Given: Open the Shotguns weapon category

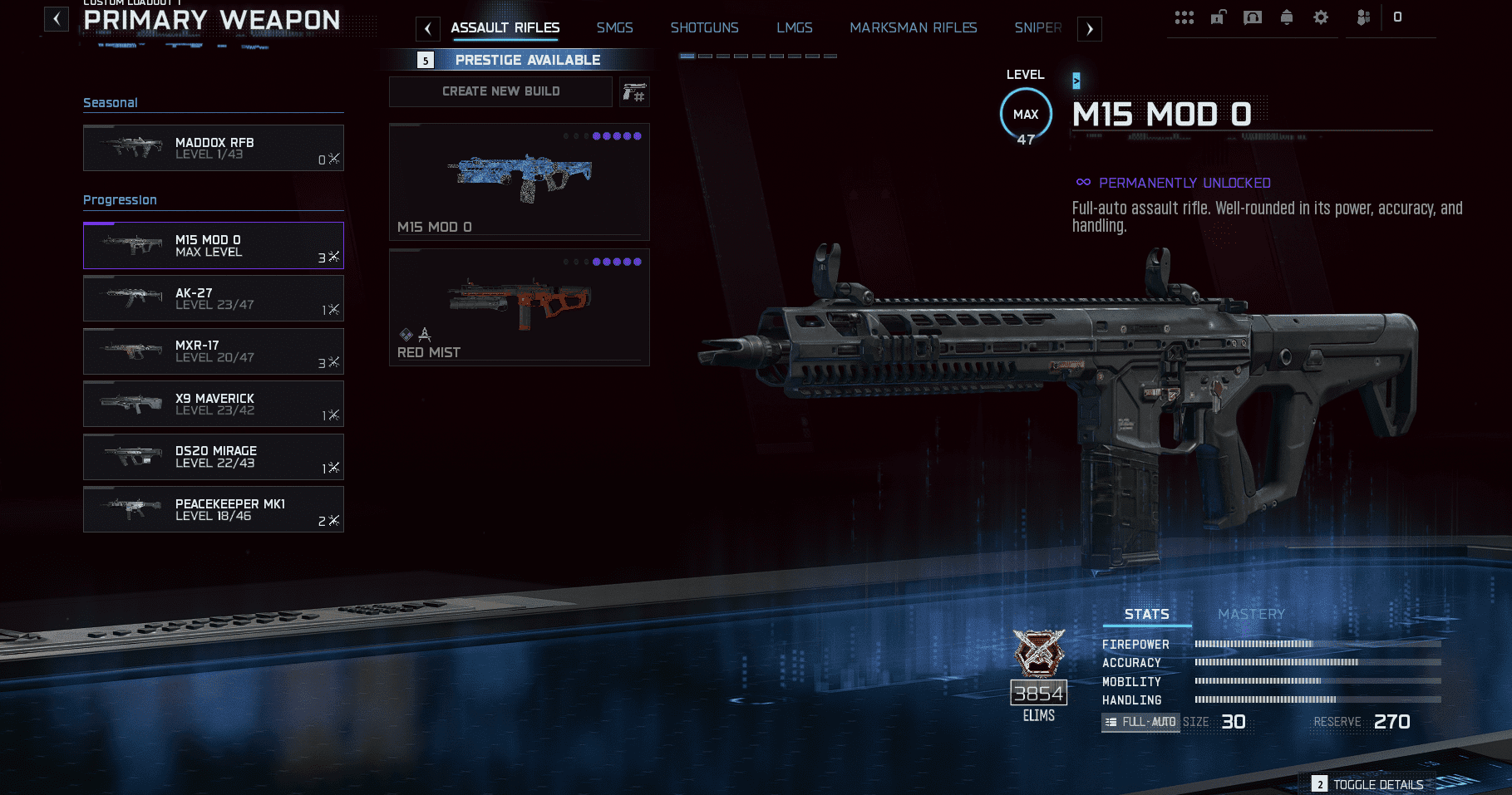Looking at the screenshot, I should pos(704,28).
